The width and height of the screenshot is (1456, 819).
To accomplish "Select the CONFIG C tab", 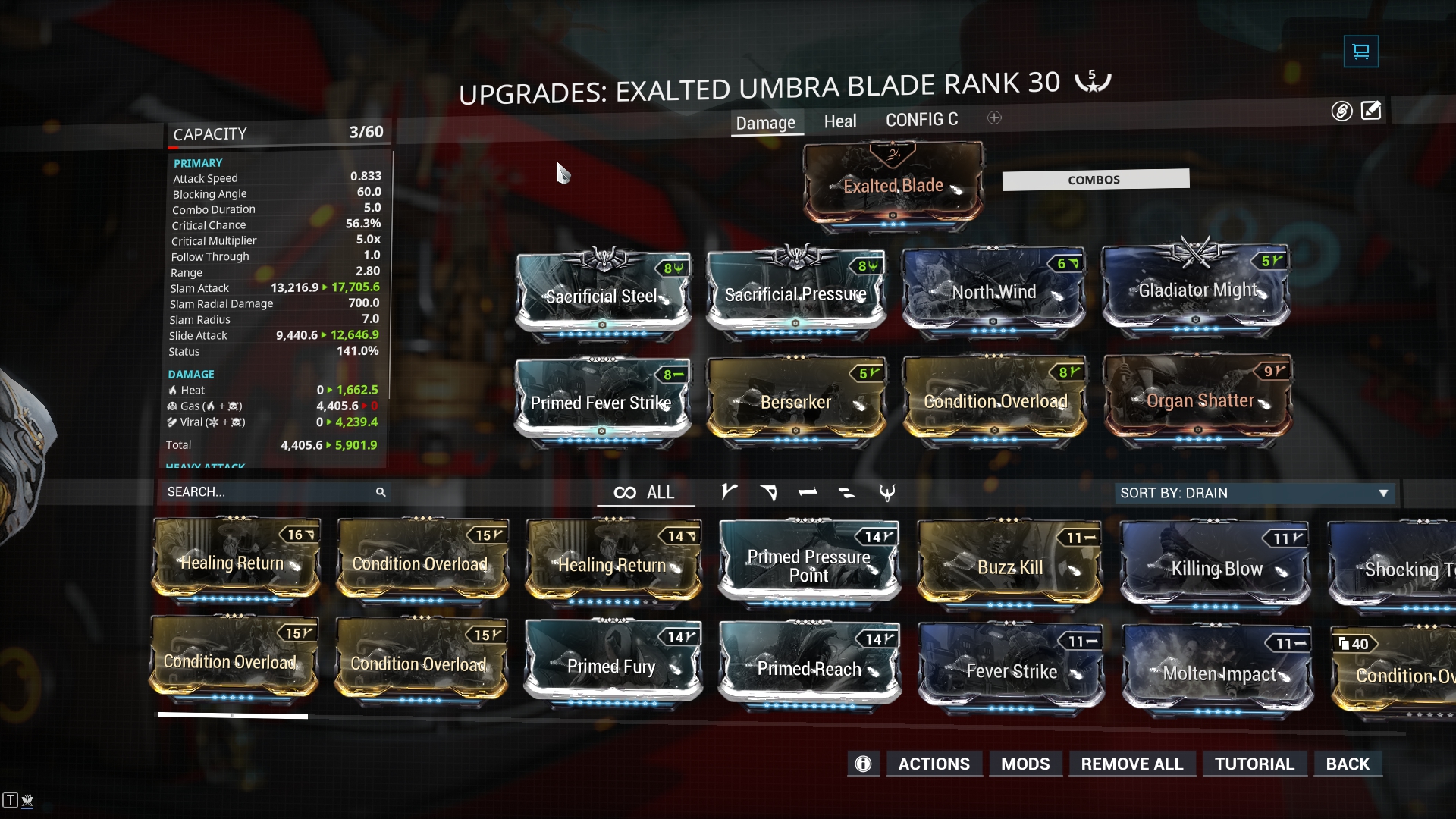I will click(x=921, y=120).
